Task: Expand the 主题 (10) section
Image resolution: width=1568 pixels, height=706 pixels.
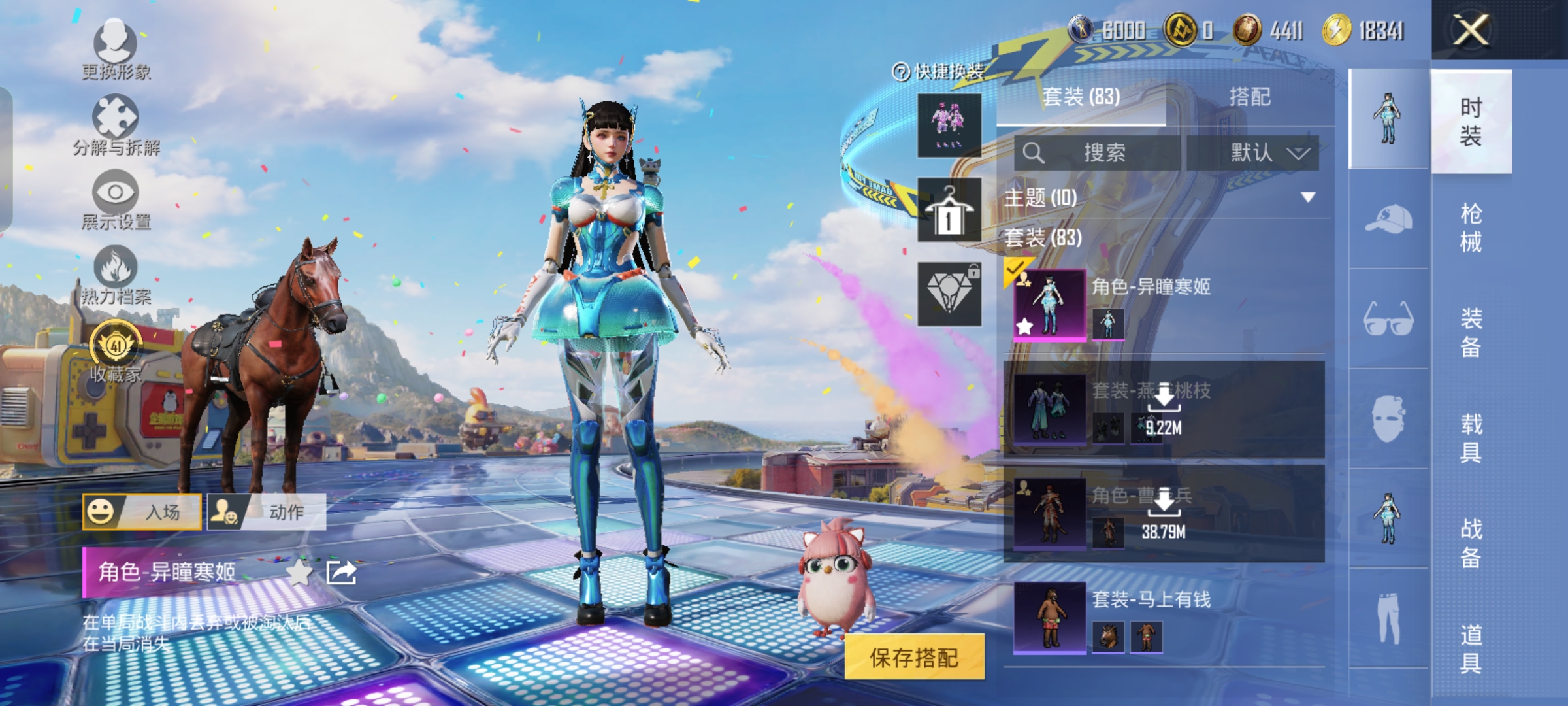Action: pyautogui.click(x=1307, y=197)
